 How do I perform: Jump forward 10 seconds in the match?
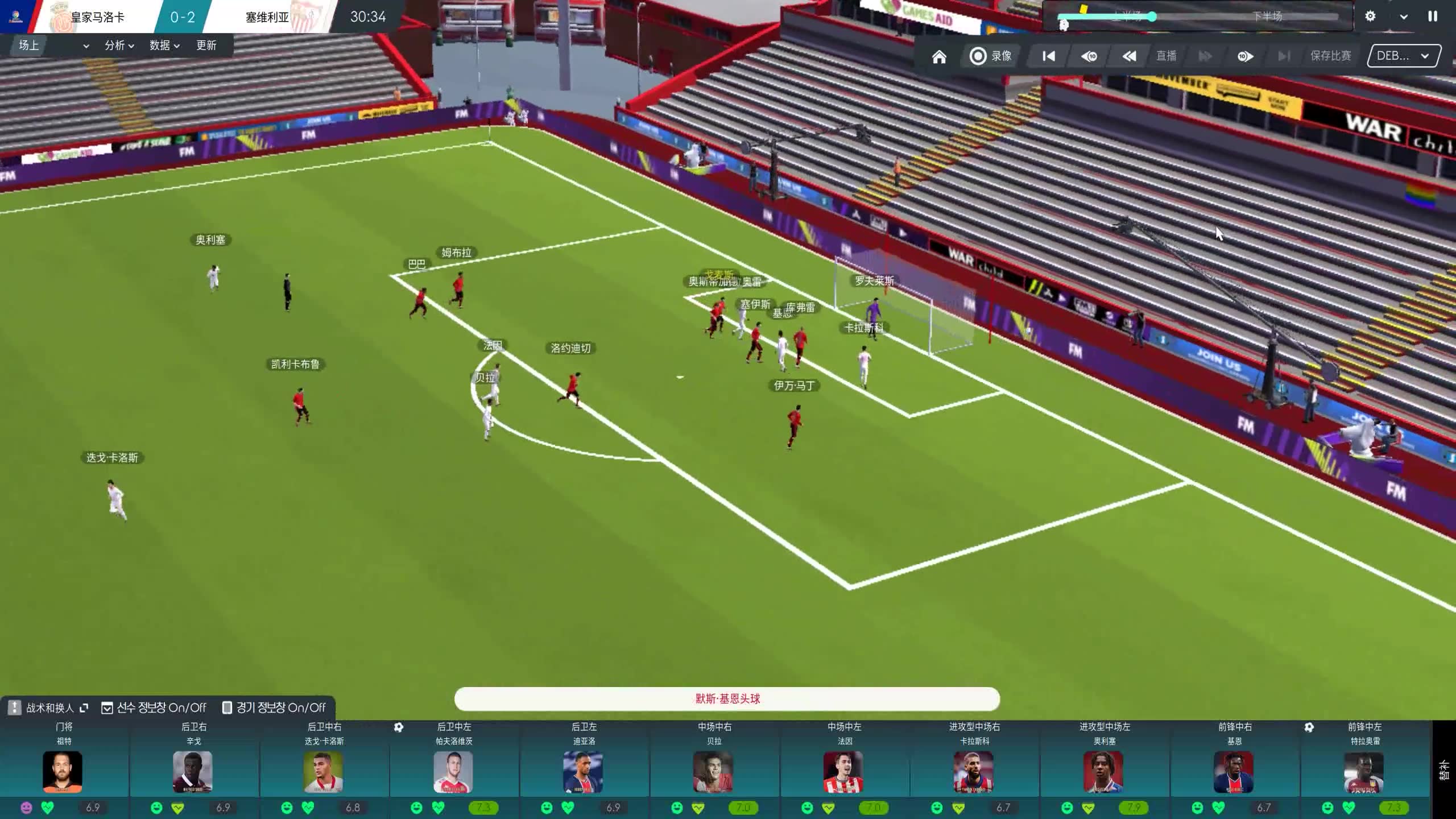click(x=1244, y=56)
